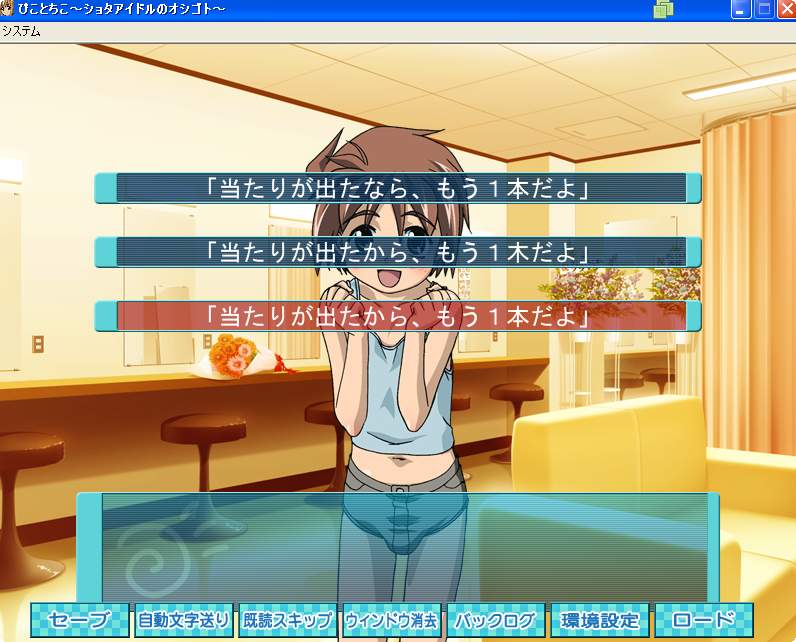Select the reply ending 「もう1木だよ」

397,252
